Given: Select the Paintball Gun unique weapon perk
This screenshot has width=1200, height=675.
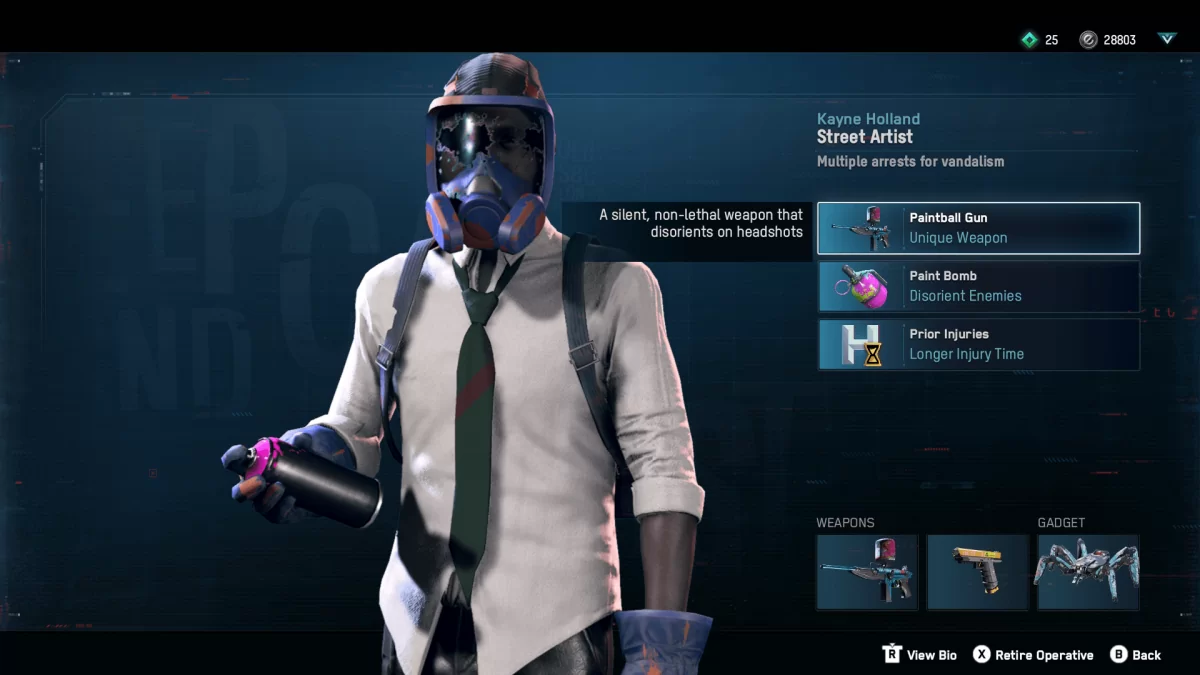Looking at the screenshot, I should (x=978, y=228).
